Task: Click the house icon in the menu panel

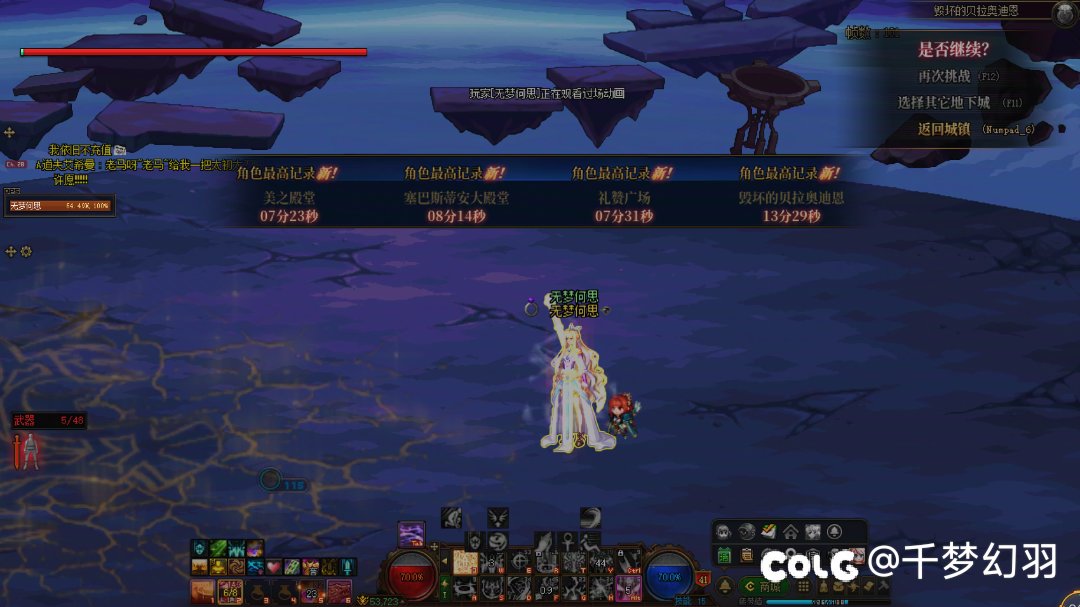Action: pyautogui.click(x=790, y=531)
